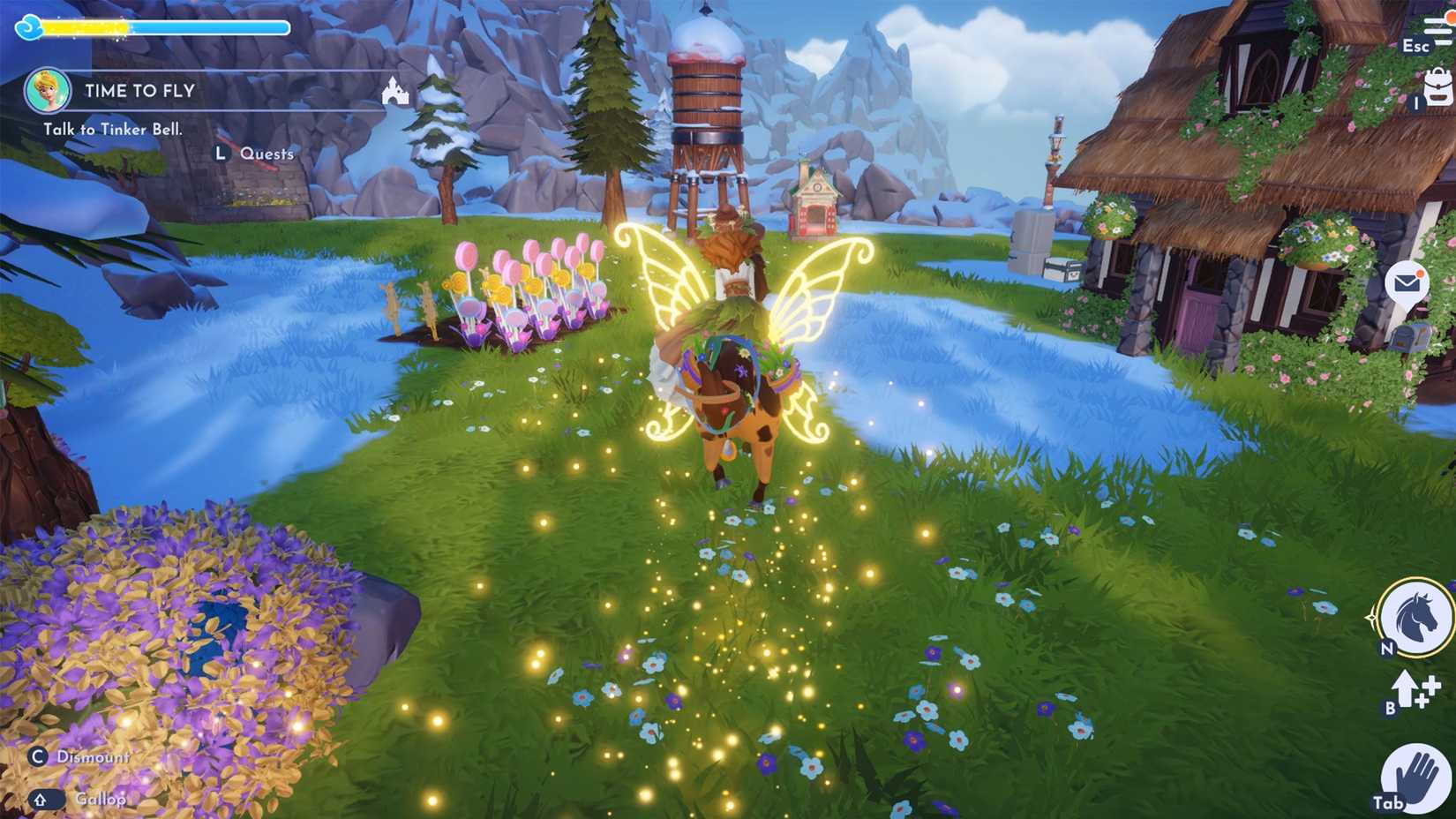The height and width of the screenshot is (819, 1456).
Task: Click the mailbox beside the cottage
Action: coord(1410,338)
